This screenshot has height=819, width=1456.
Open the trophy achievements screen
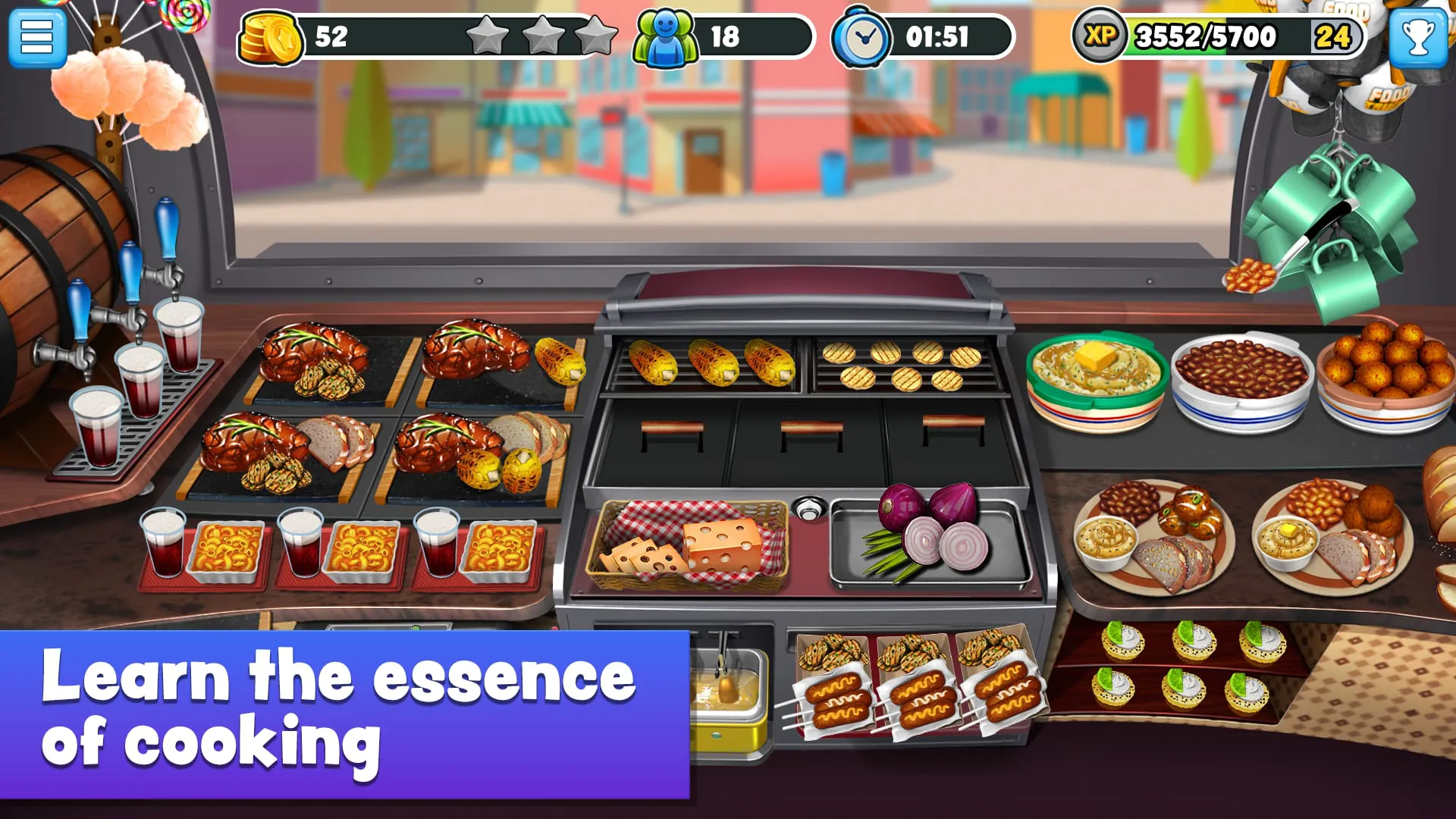click(1417, 37)
